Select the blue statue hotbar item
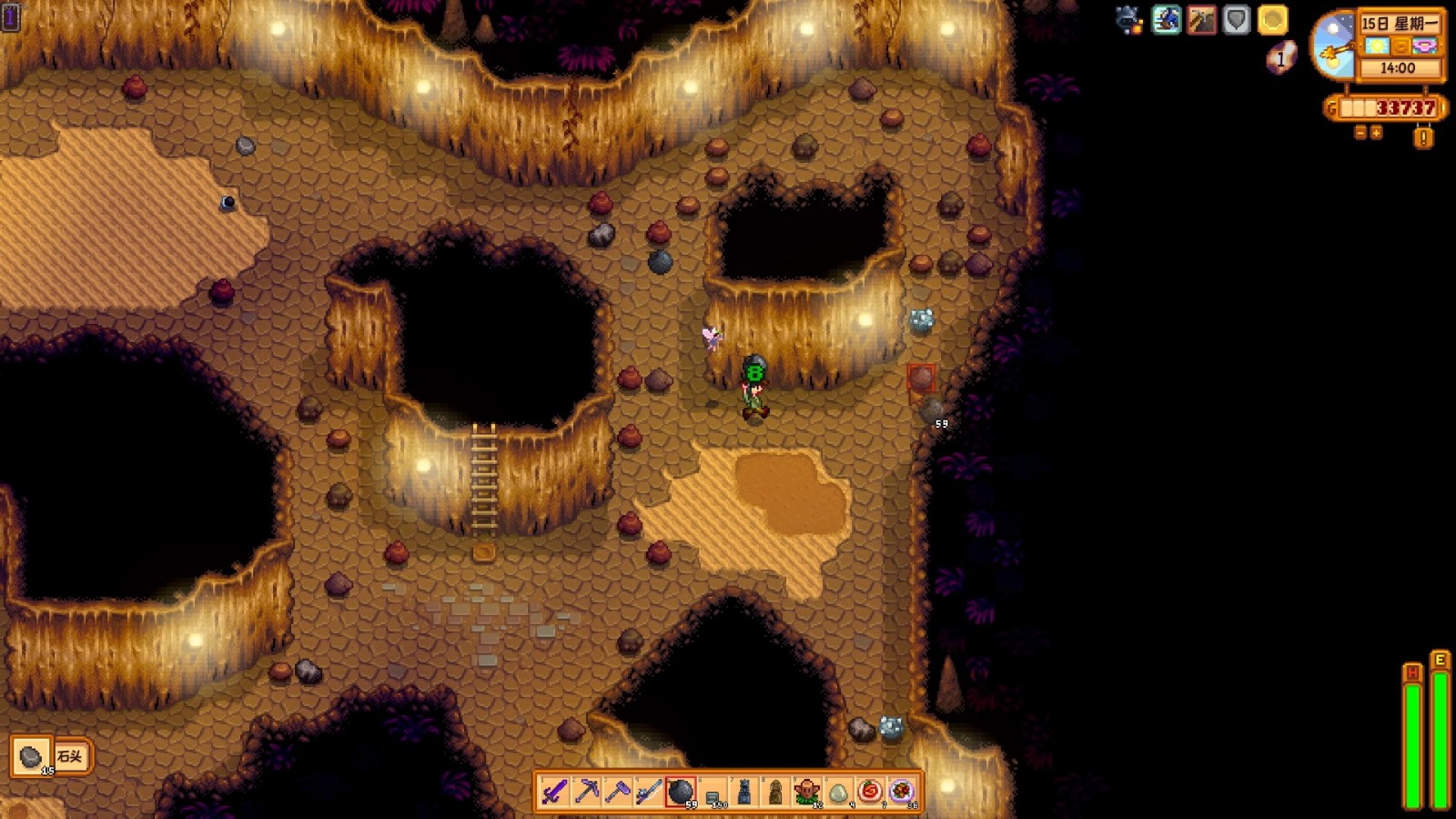The height and width of the screenshot is (819, 1456). point(743,792)
